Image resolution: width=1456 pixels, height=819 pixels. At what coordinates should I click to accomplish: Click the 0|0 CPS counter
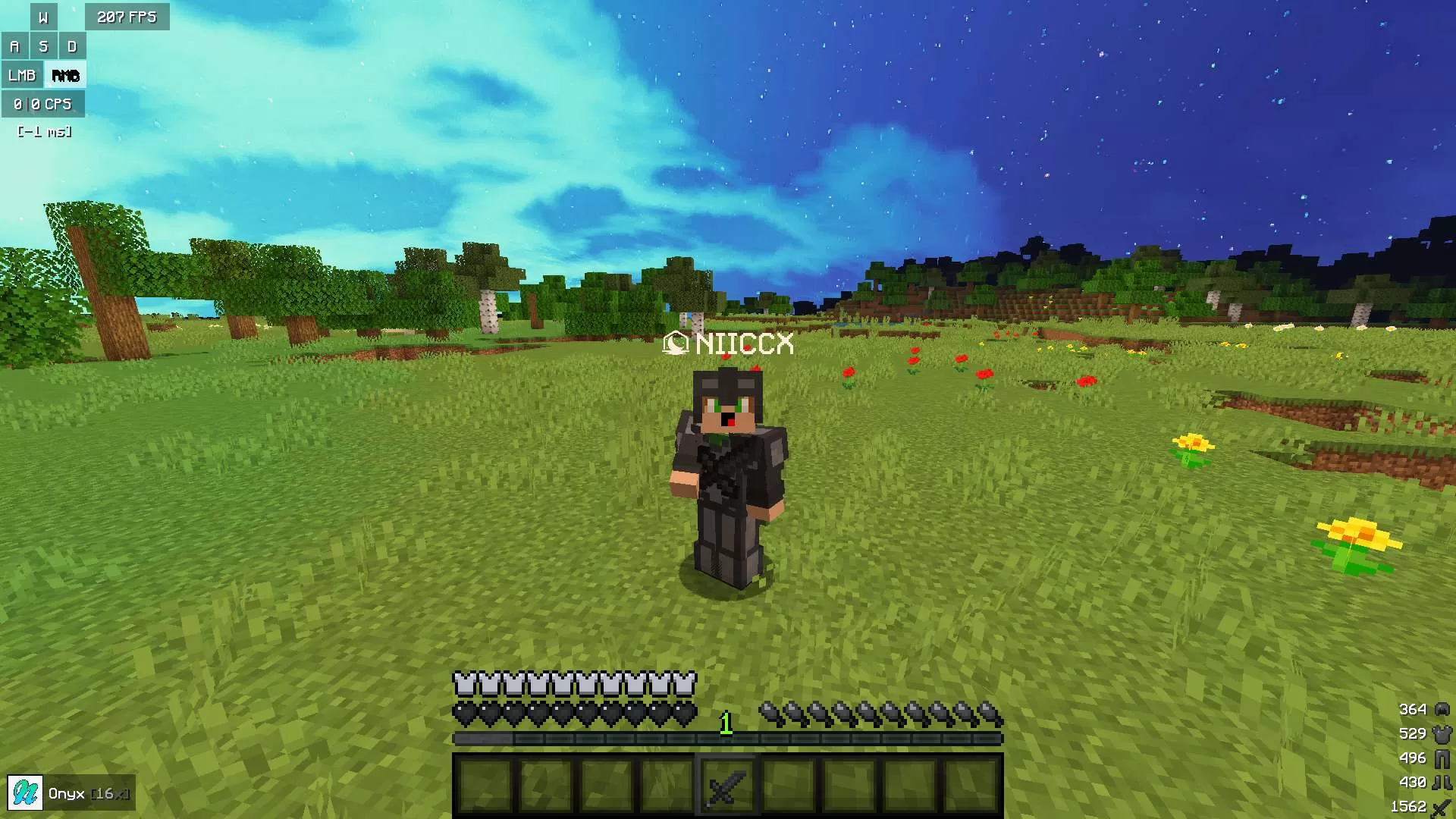tap(42, 104)
